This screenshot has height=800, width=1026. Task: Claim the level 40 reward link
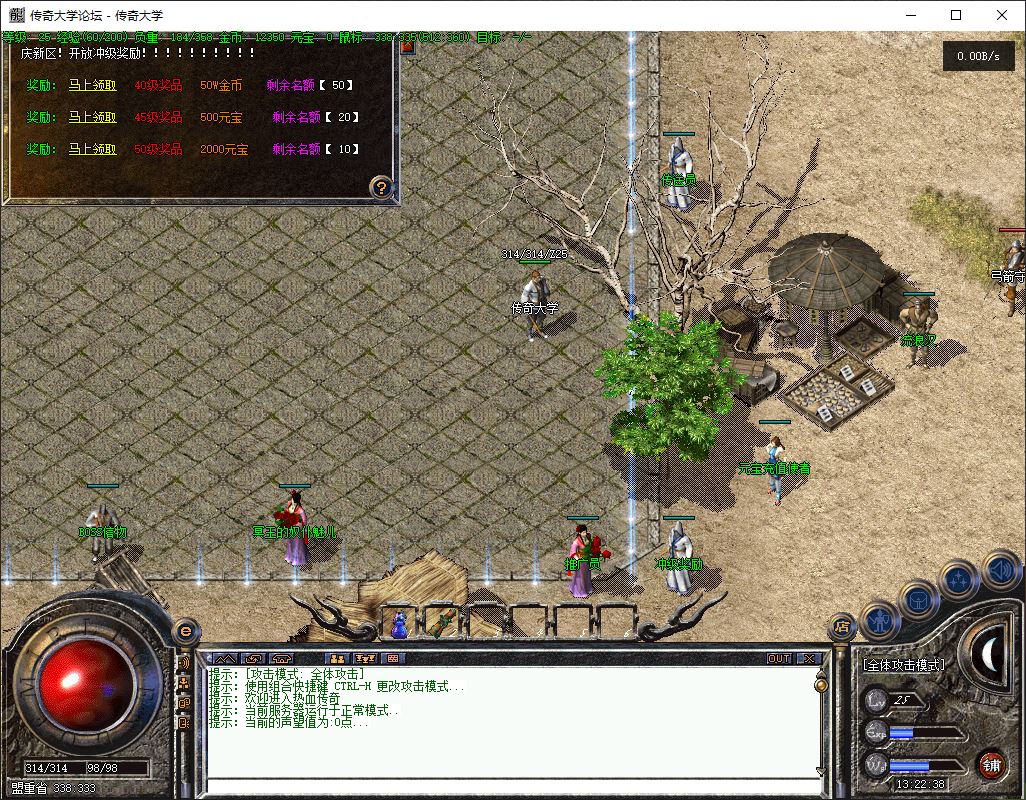(x=92, y=85)
